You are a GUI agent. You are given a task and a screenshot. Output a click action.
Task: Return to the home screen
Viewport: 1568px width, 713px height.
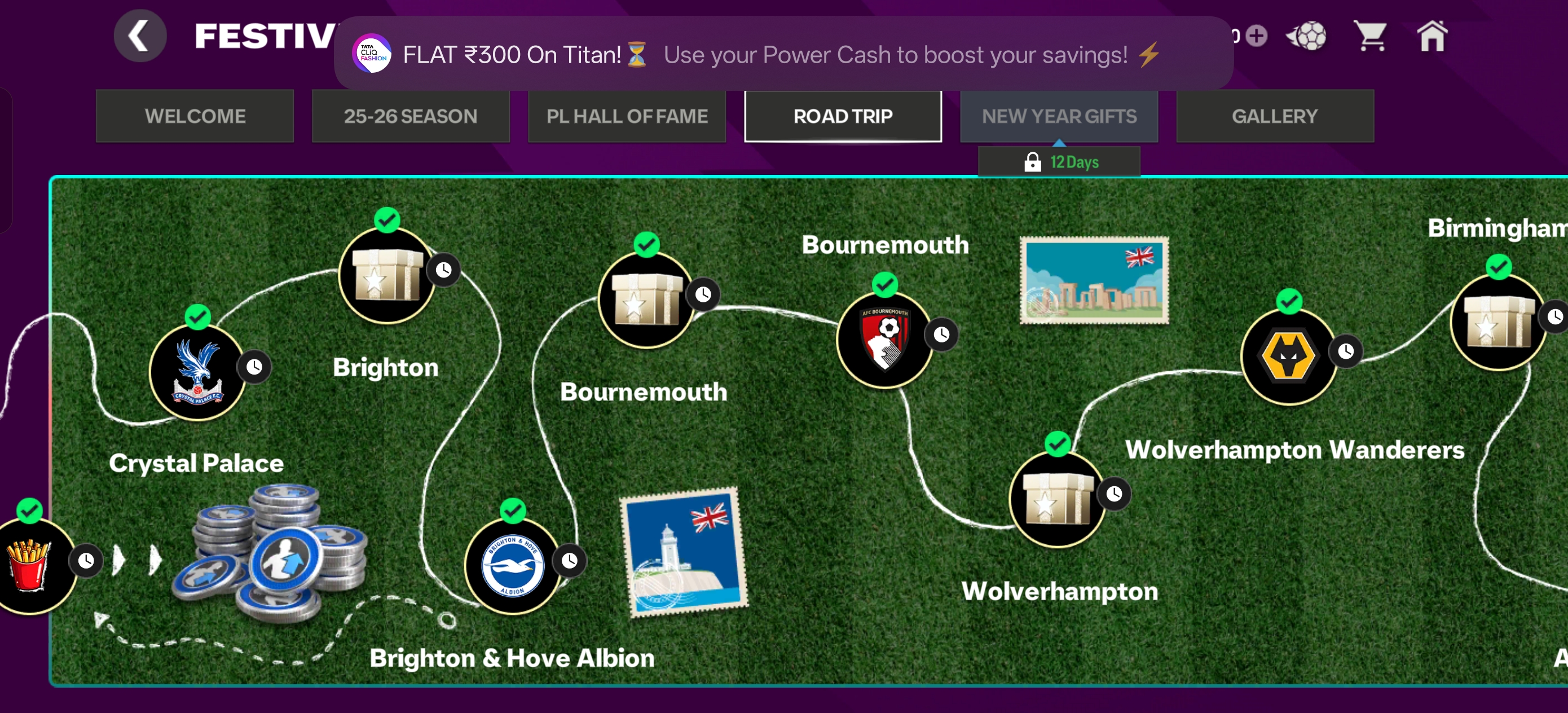[x=1432, y=36]
